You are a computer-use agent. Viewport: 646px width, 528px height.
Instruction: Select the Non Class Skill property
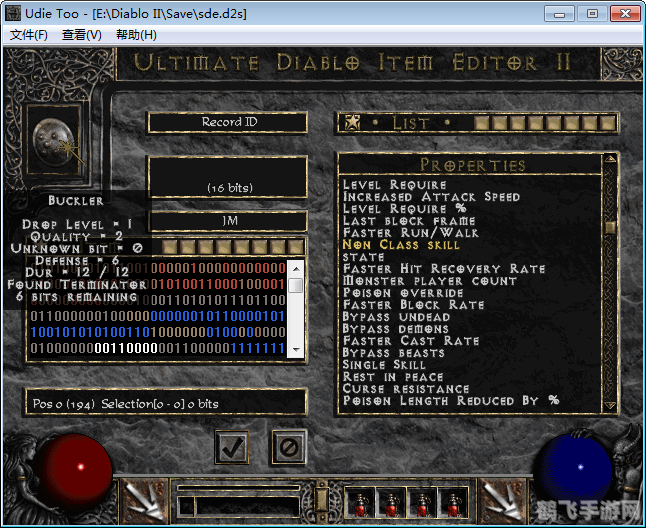(401, 245)
